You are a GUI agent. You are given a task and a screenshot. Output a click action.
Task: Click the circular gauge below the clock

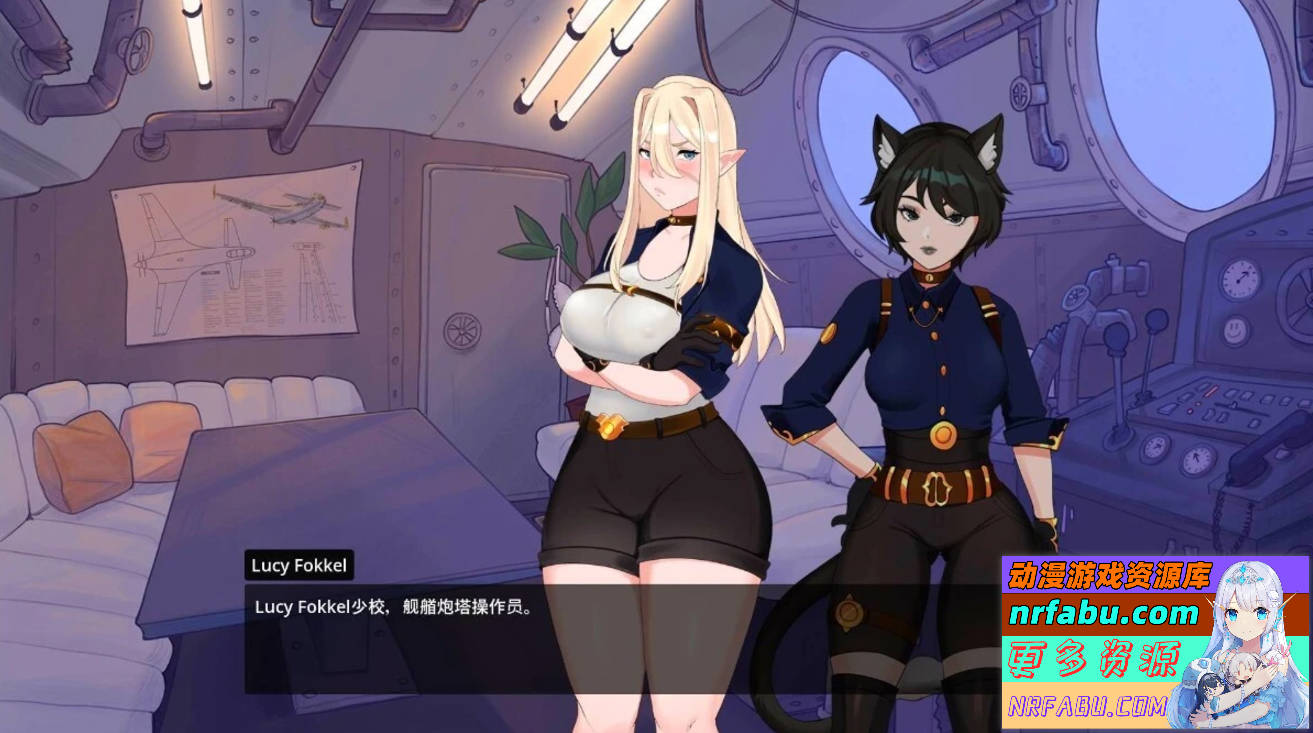[1234, 332]
